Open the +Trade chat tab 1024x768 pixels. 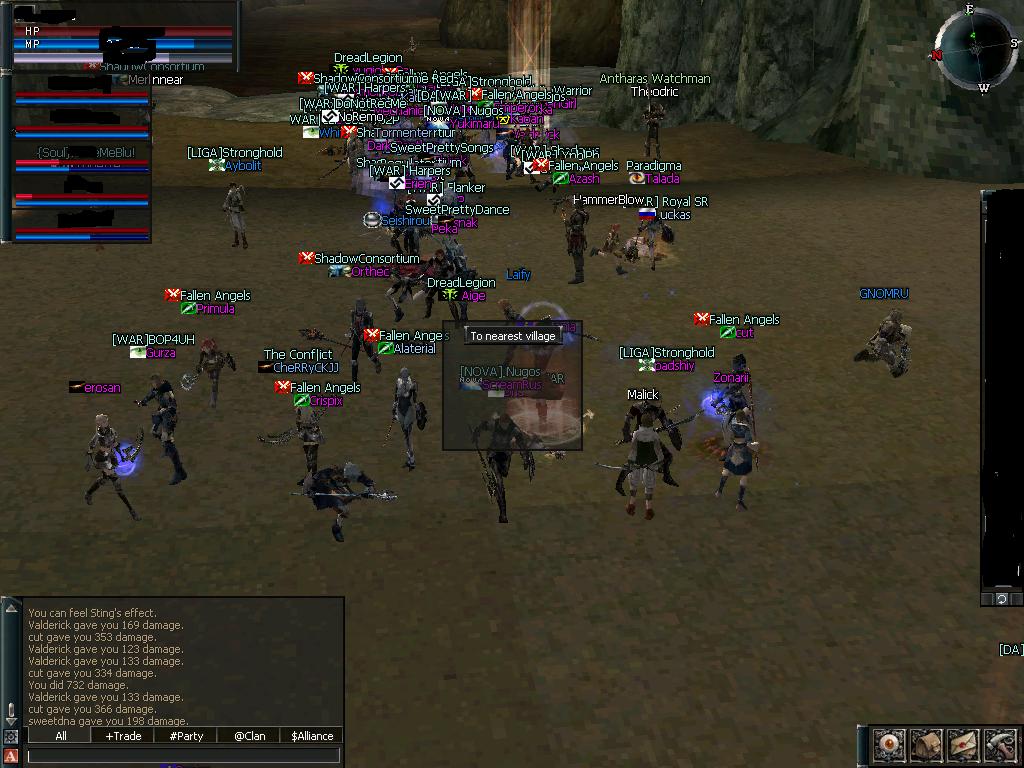(123, 736)
